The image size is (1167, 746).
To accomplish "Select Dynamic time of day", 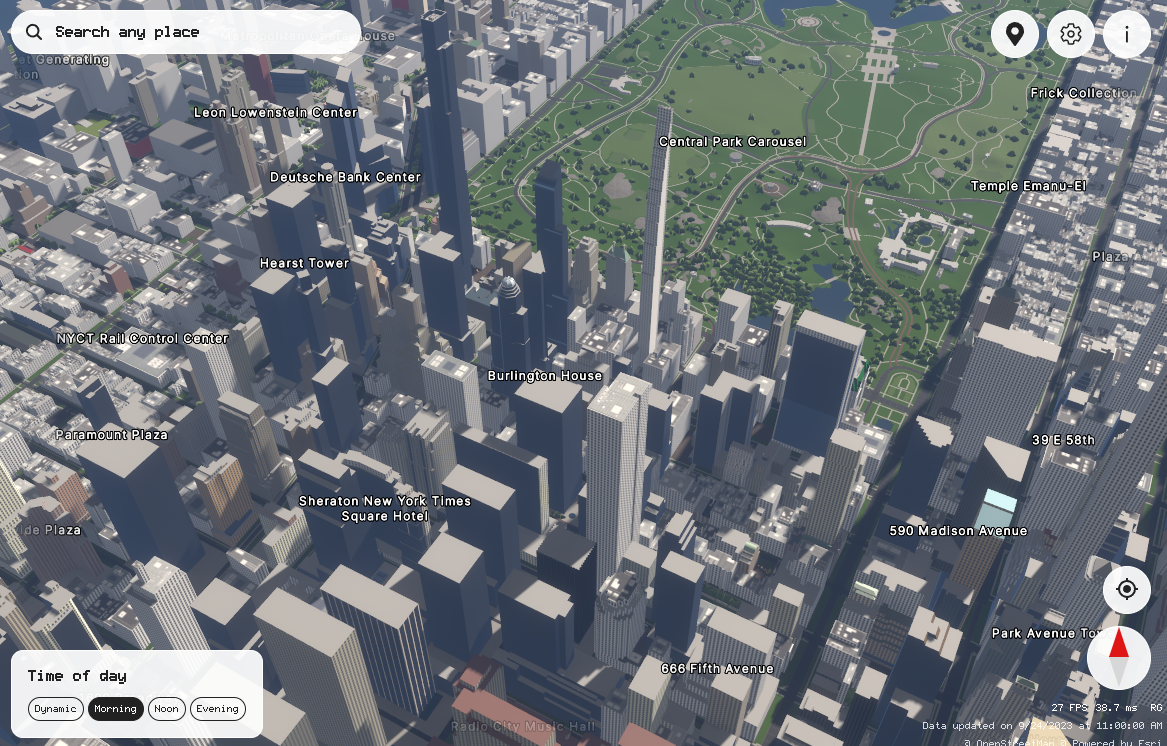I will [x=55, y=709].
